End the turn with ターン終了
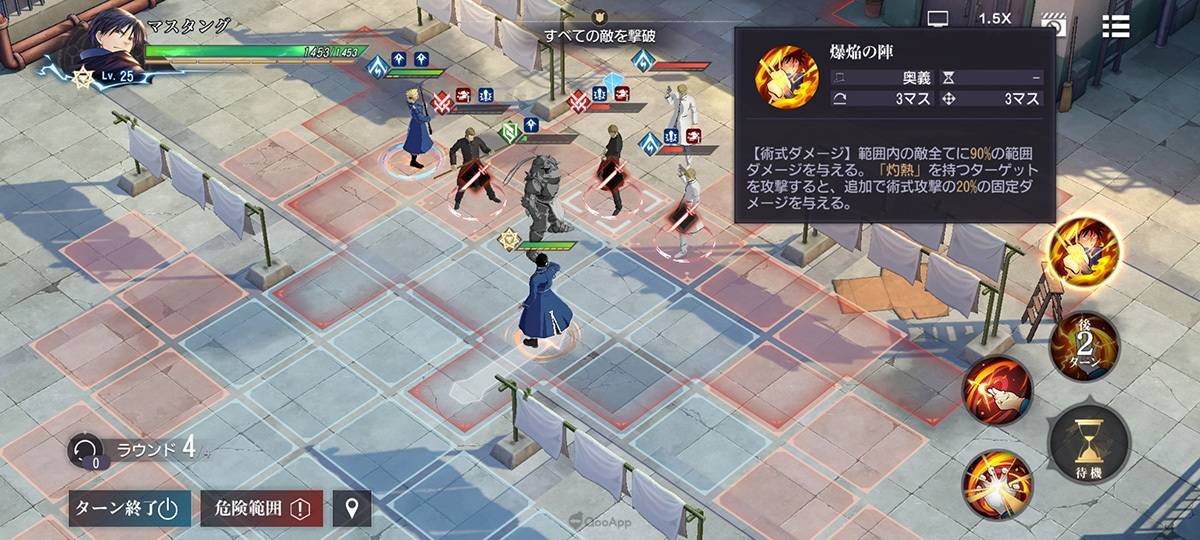 coord(125,508)
